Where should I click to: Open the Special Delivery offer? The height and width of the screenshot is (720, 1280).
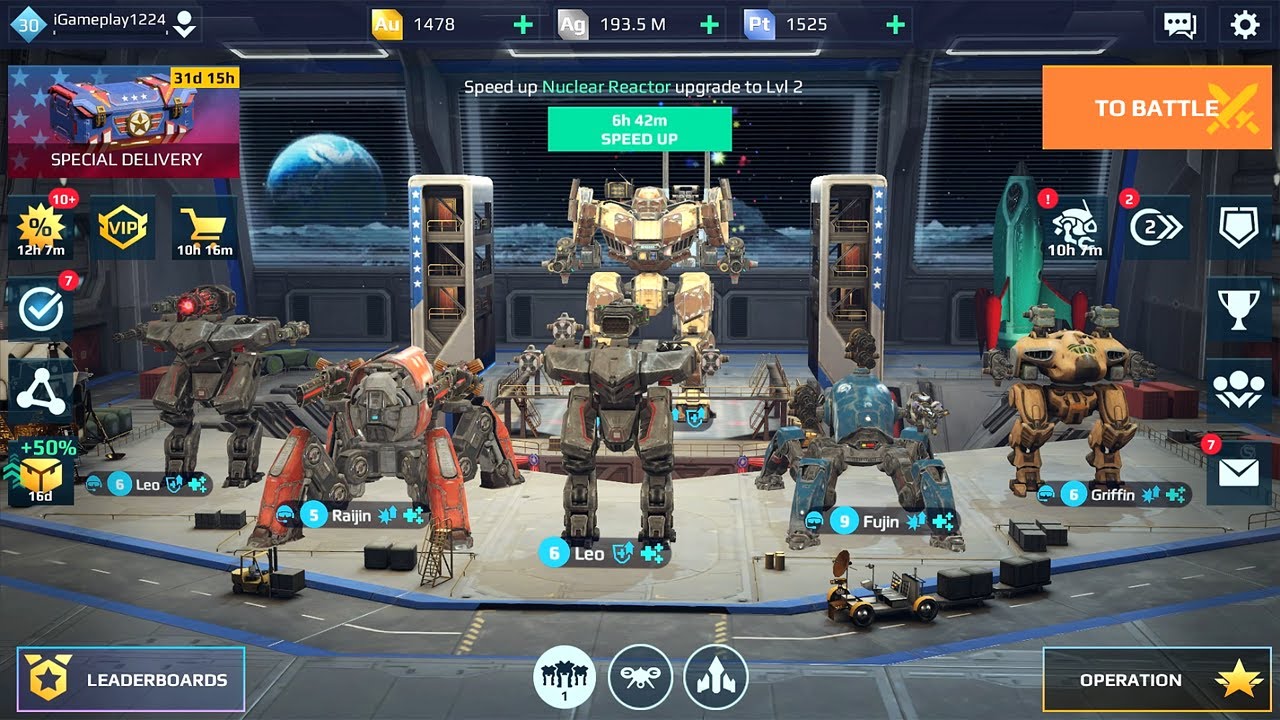pyautogui.click(x=124, y=121)
